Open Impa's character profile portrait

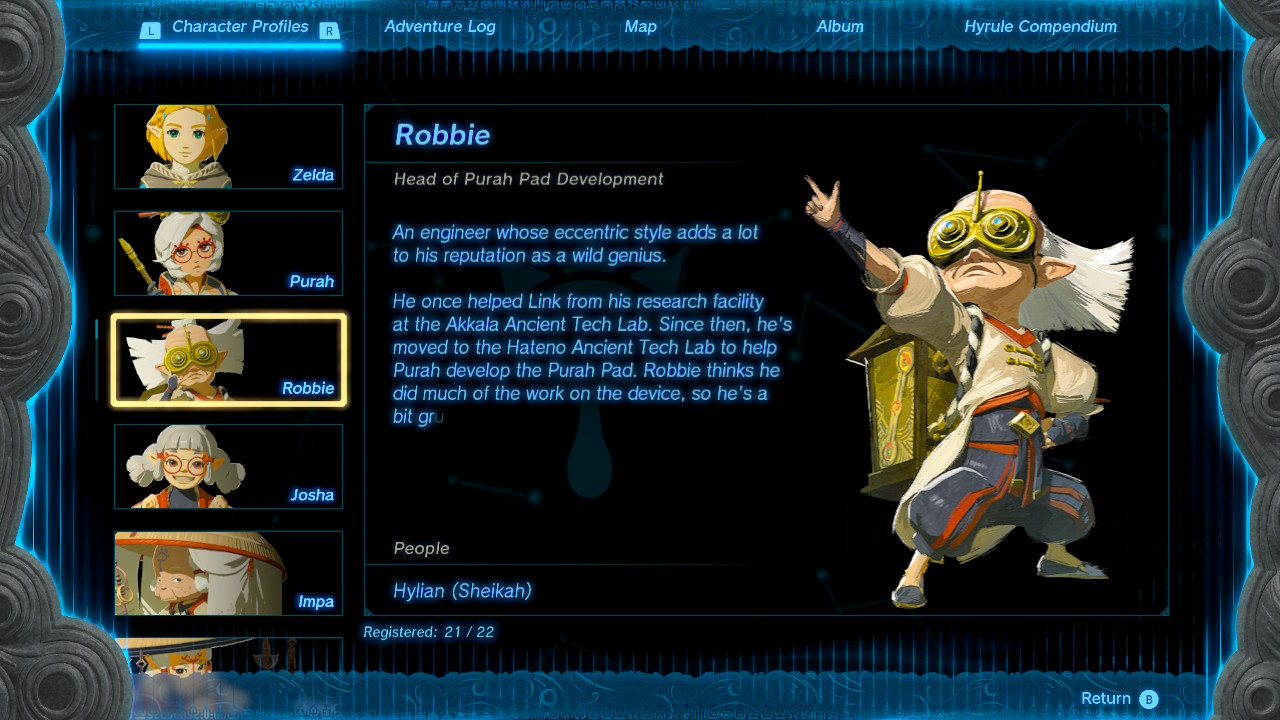pos(228,573)
